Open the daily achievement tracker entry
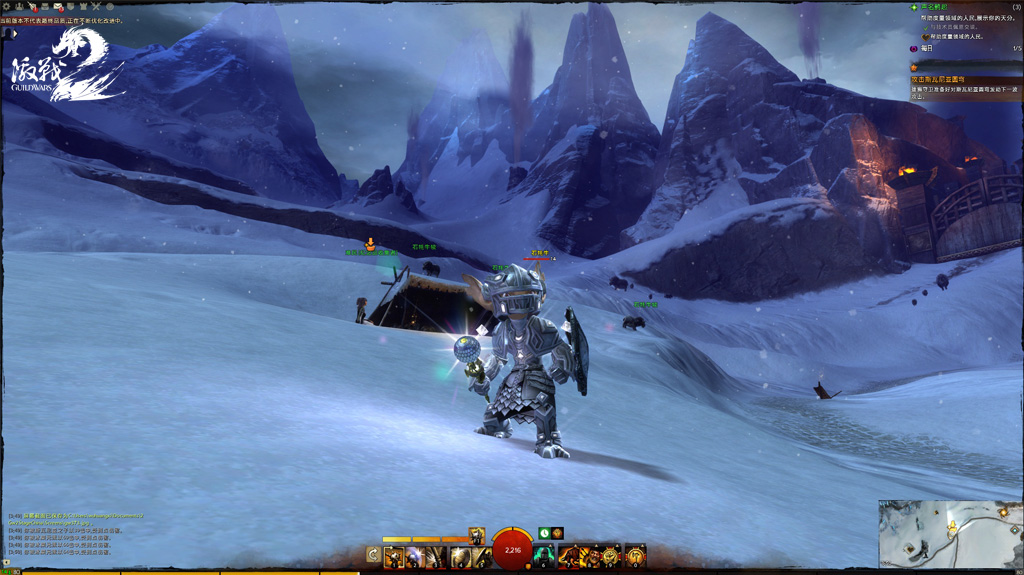This screenshot has width=1024, height=575. (927, 48)
